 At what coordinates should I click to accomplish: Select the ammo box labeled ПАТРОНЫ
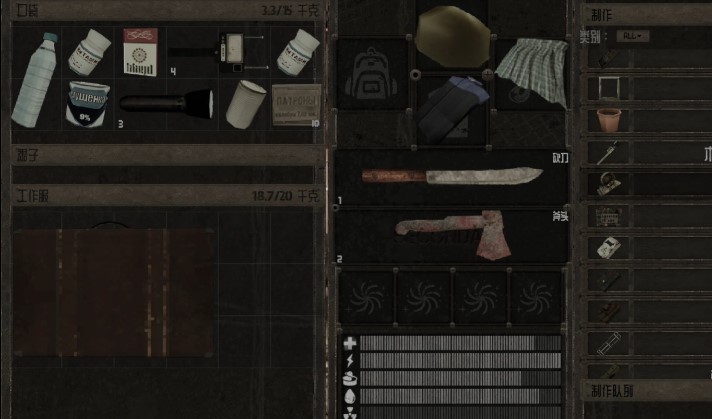point(296,103)
